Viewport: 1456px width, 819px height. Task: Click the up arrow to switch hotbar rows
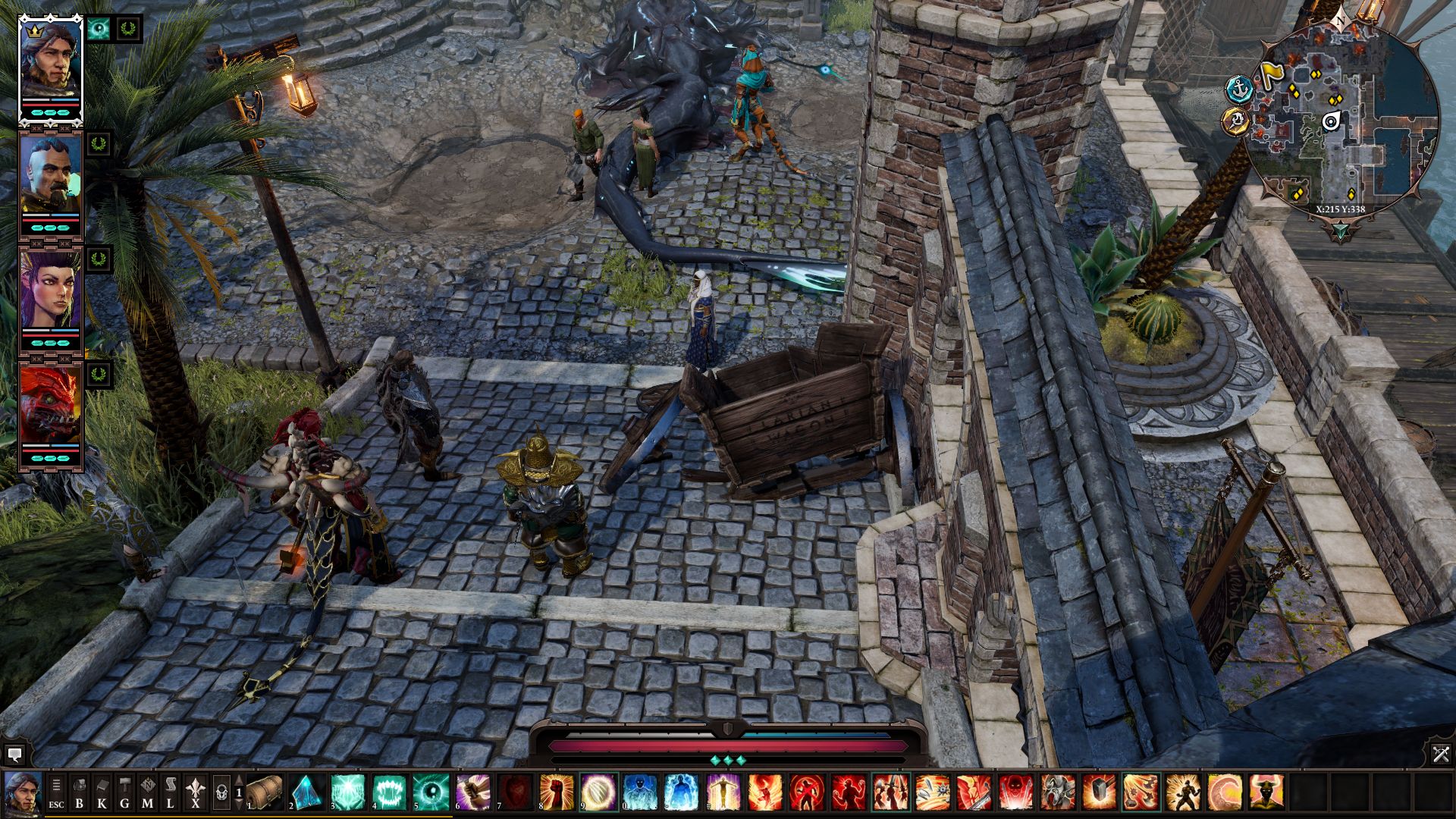240,778
